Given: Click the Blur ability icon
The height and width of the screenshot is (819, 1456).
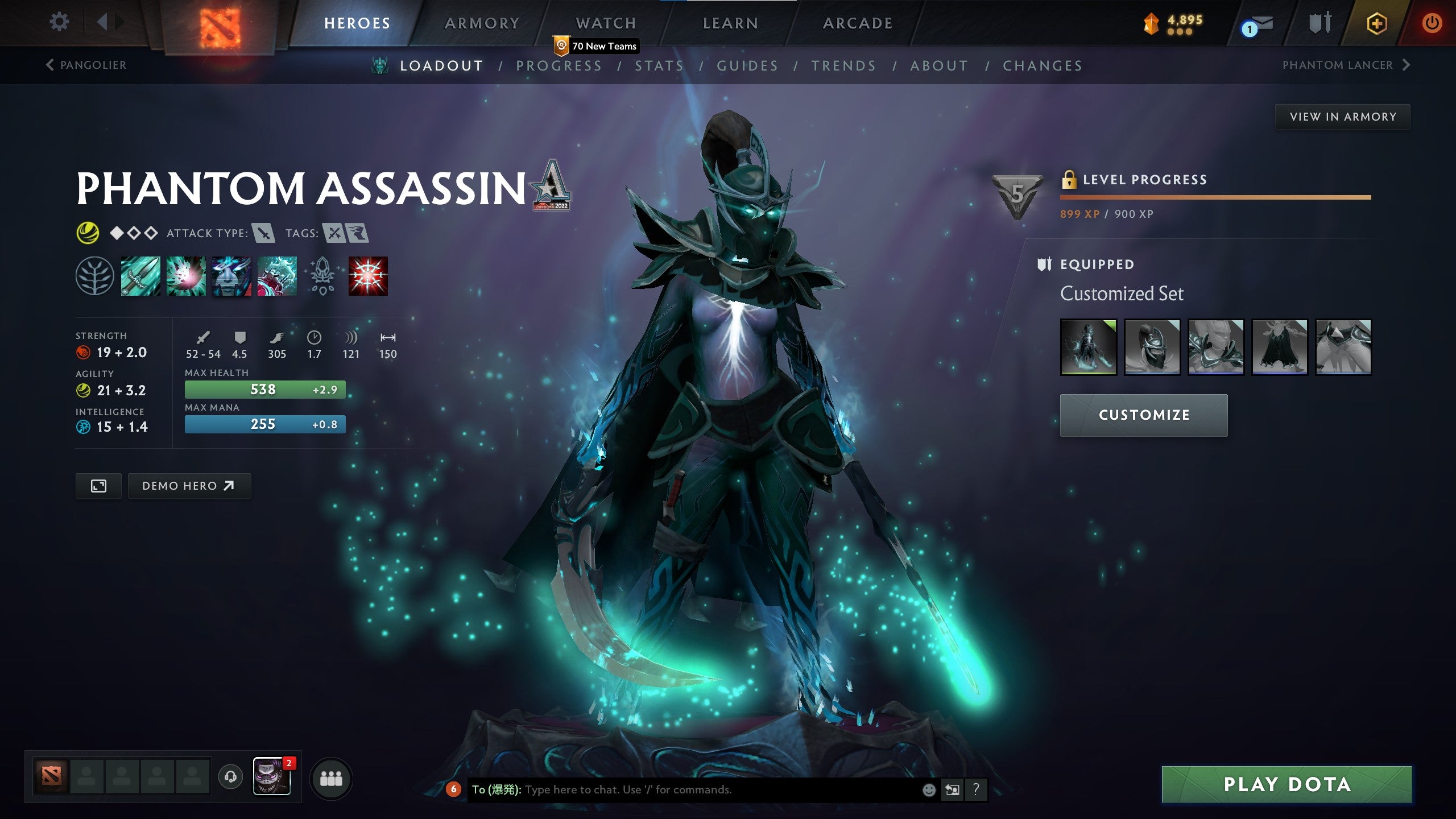Looking at the screenshot, I should (x=231, y=277).
